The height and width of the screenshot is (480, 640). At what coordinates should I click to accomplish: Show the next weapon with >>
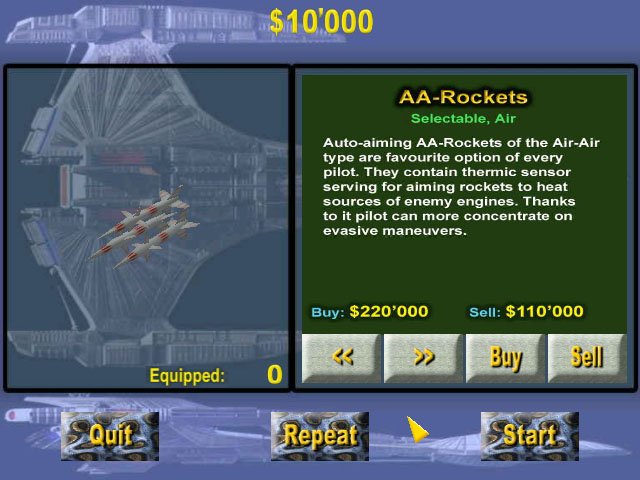coord(424,358)
